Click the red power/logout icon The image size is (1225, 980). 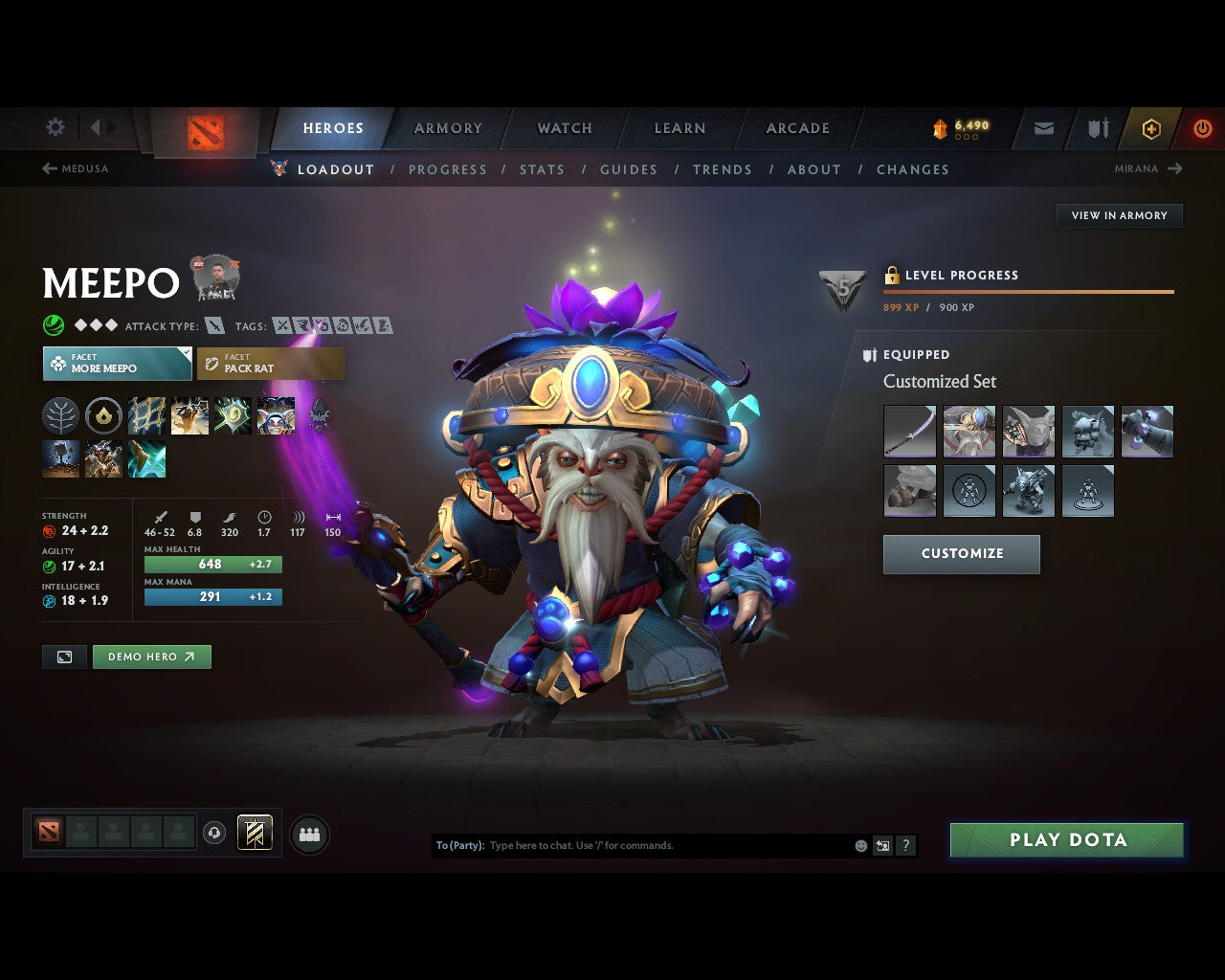1203,128
